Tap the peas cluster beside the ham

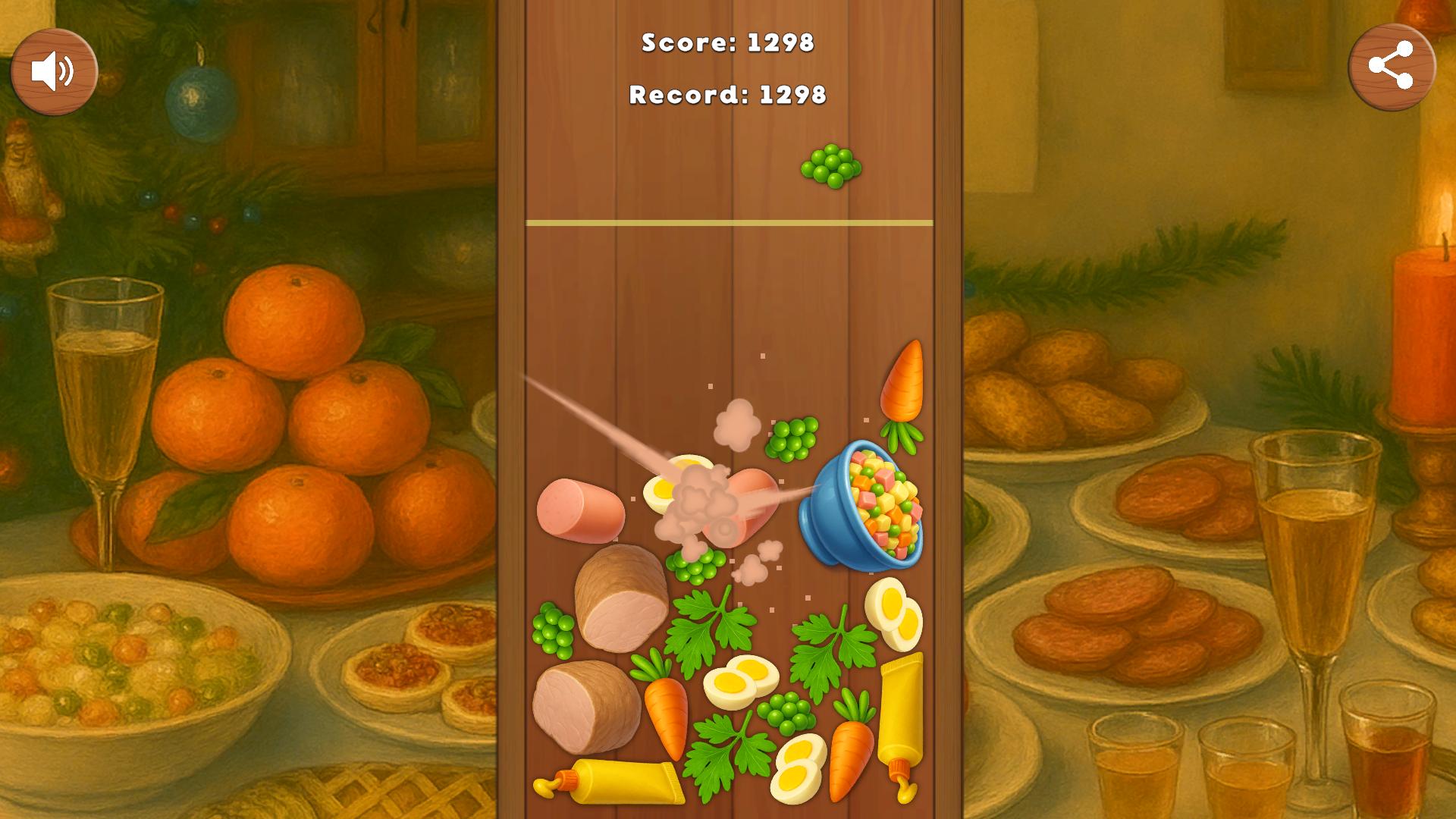click(x=554, y=629)
